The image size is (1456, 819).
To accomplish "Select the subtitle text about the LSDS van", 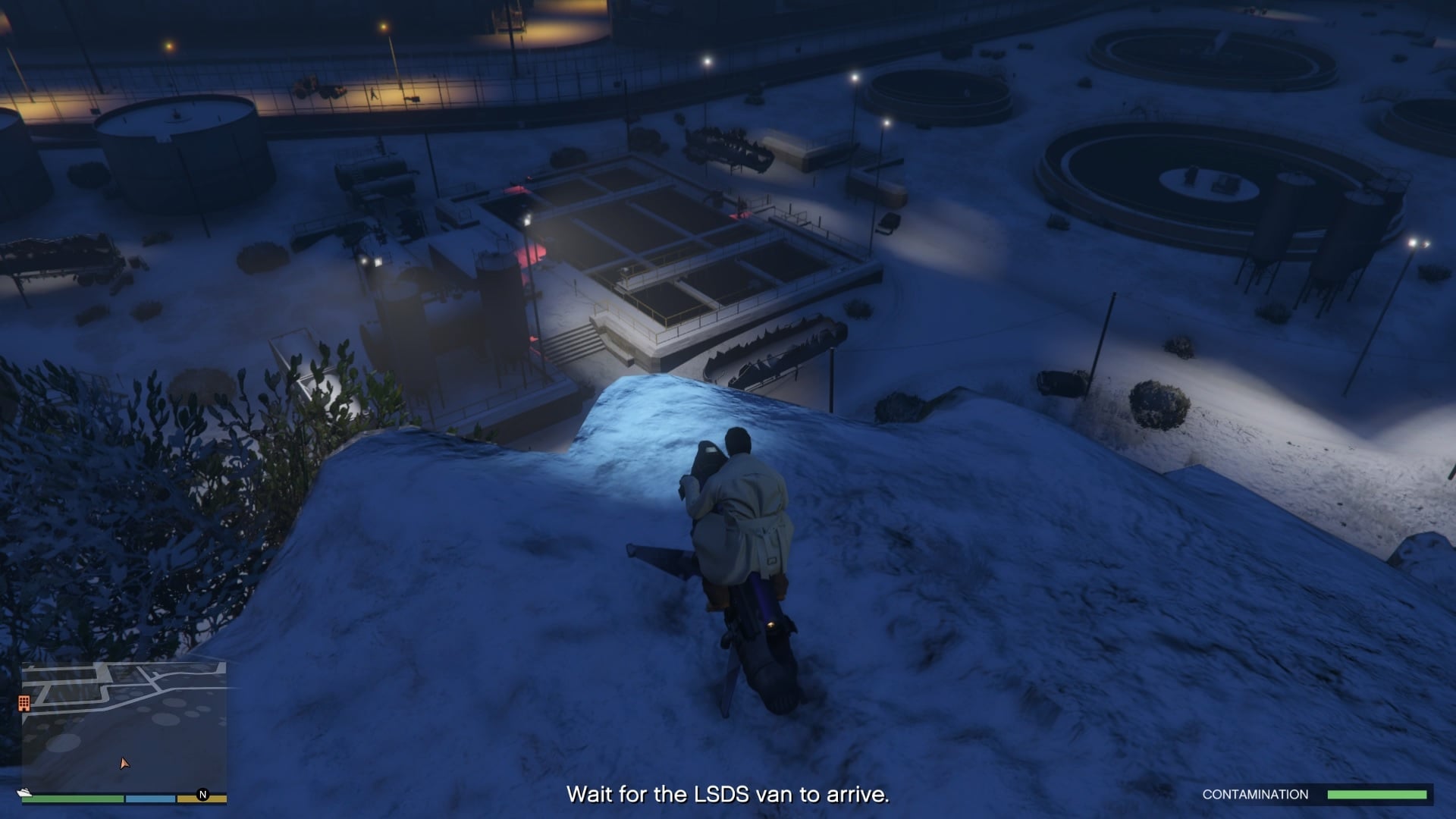I will (728, 795).
